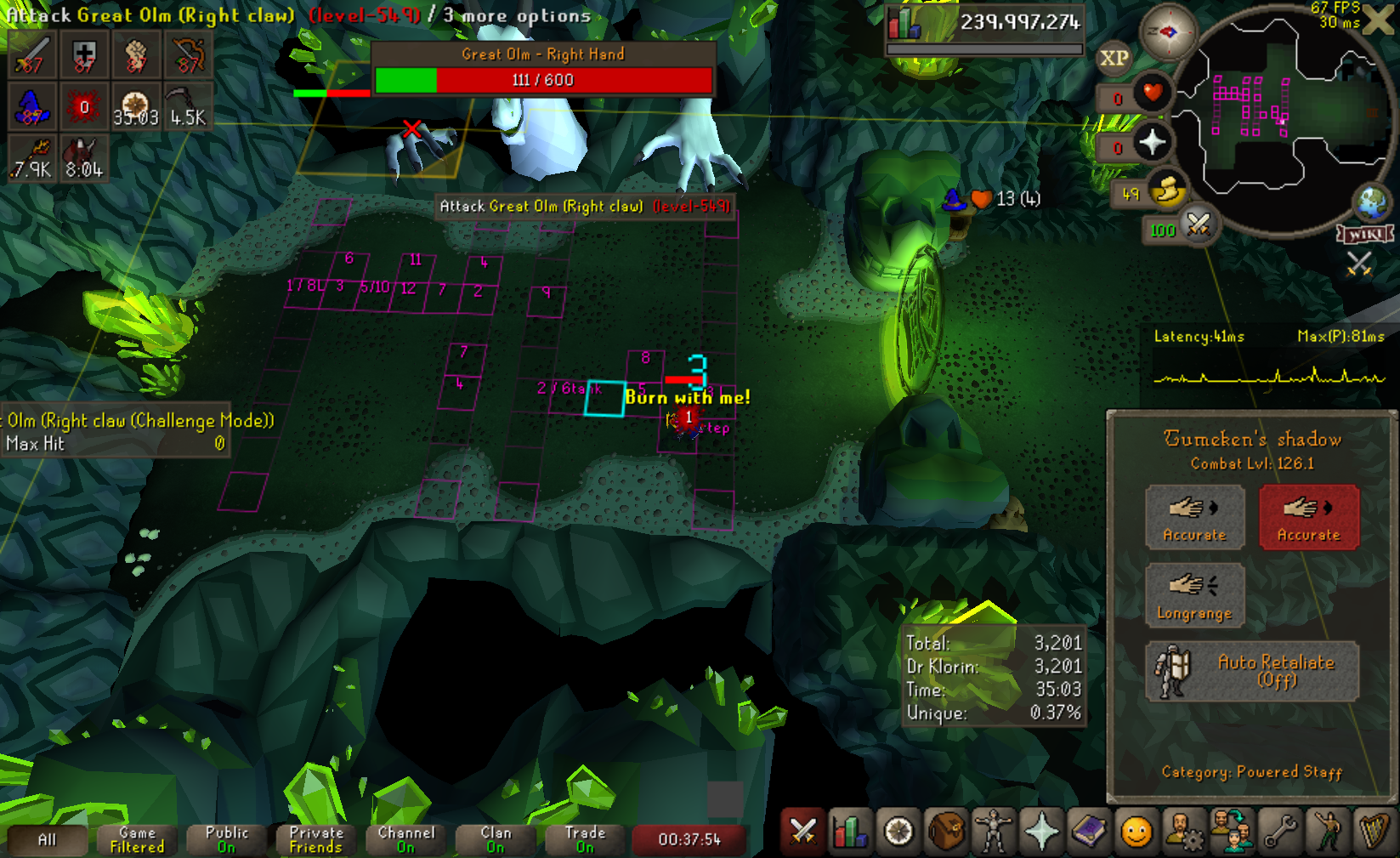Select the Longrange attack style
The height and width of the screenshot is (858, 1400).
(1194, 595)
